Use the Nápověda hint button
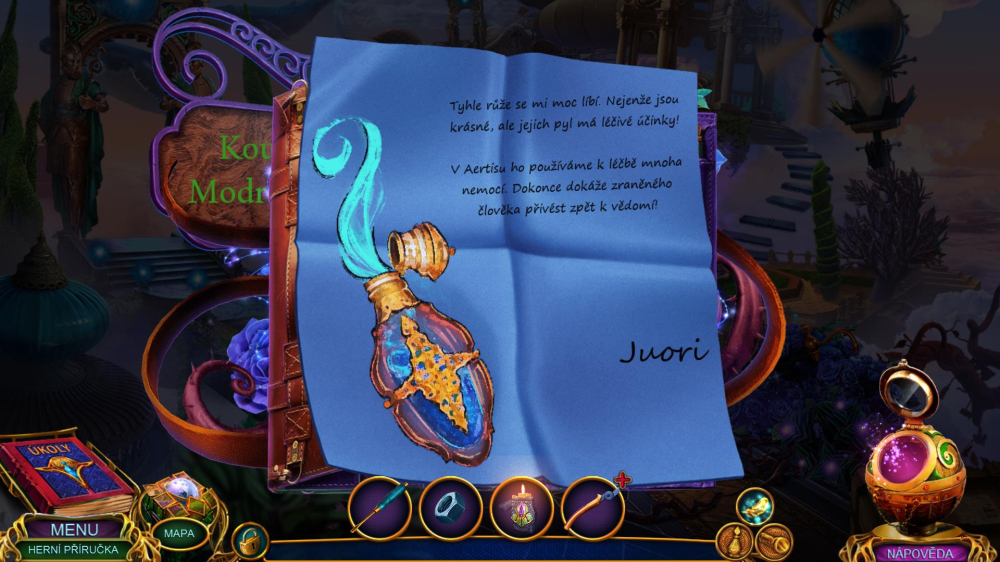Viewport: 1000px width, 562px height. [914, 552]
